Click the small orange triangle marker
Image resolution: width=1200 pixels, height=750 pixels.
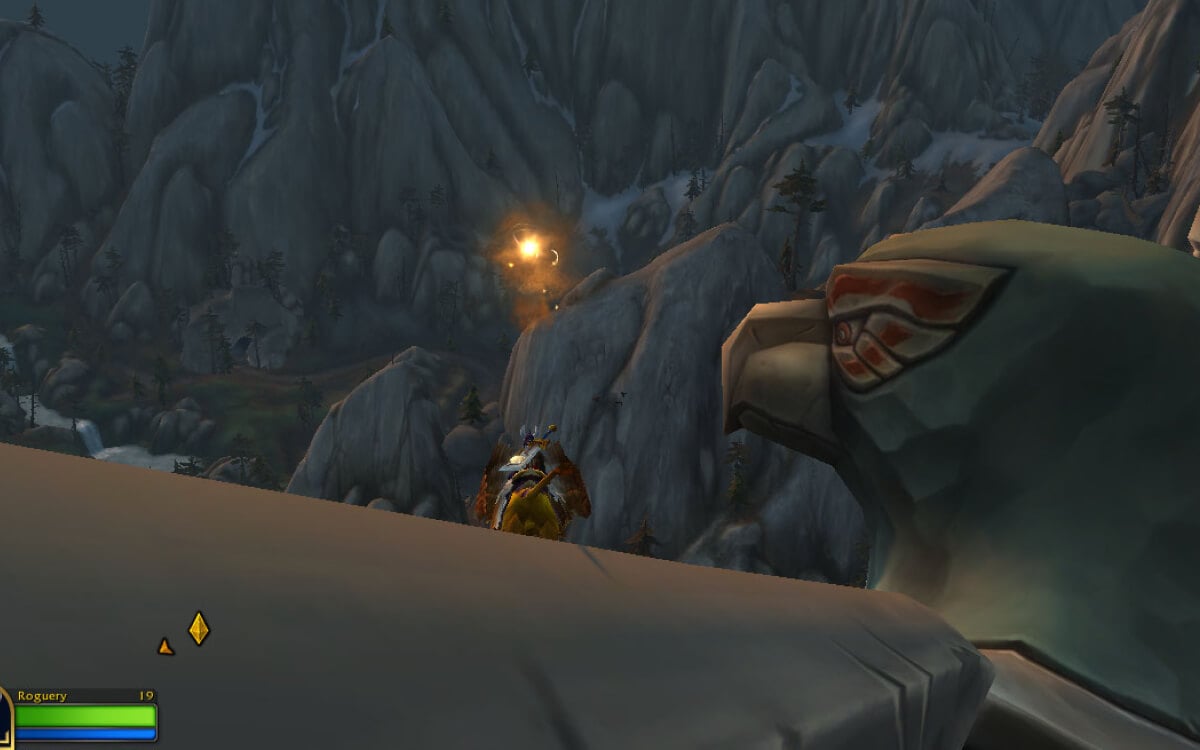(x=165, y=647)
